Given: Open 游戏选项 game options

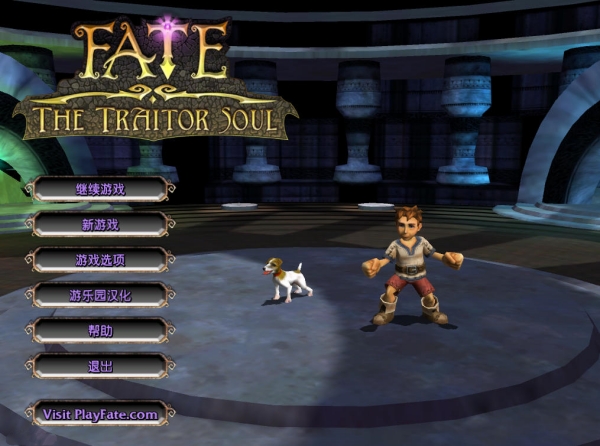Looking at the screenshot, I should pyautogui.click(x=100, y=260).
